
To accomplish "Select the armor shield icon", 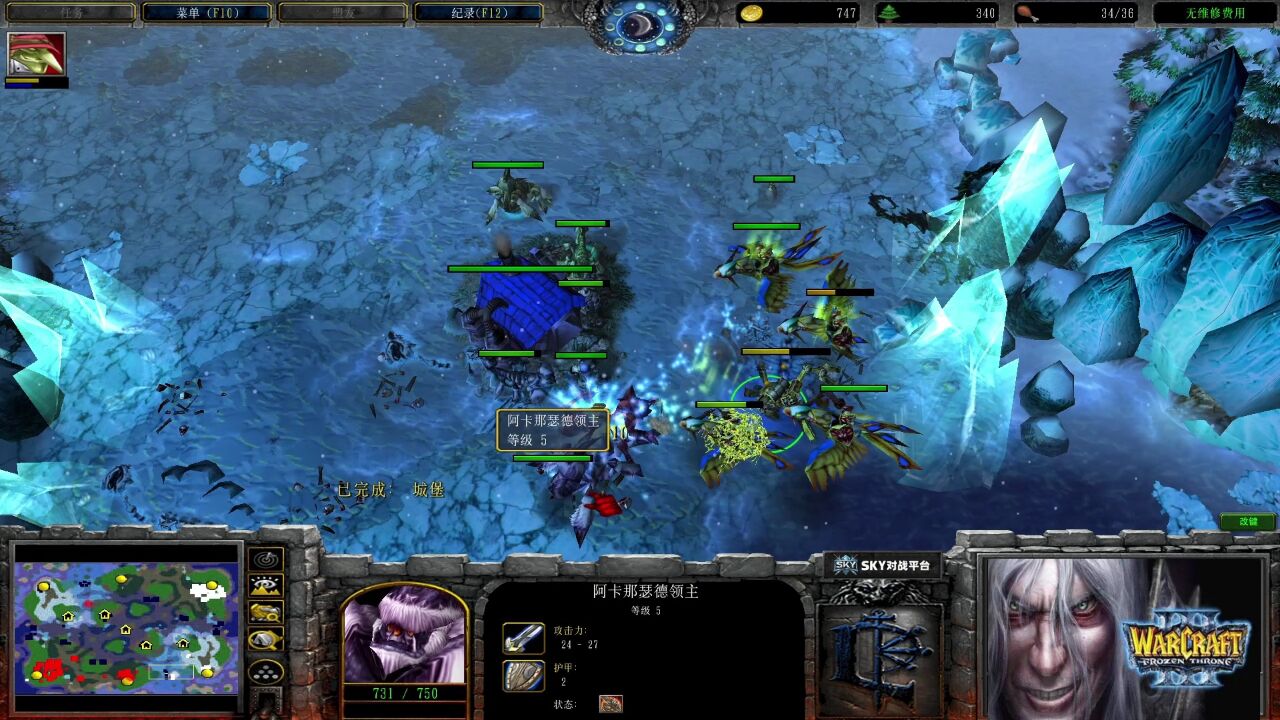I will pyautogui.click(x=523, y=675).
